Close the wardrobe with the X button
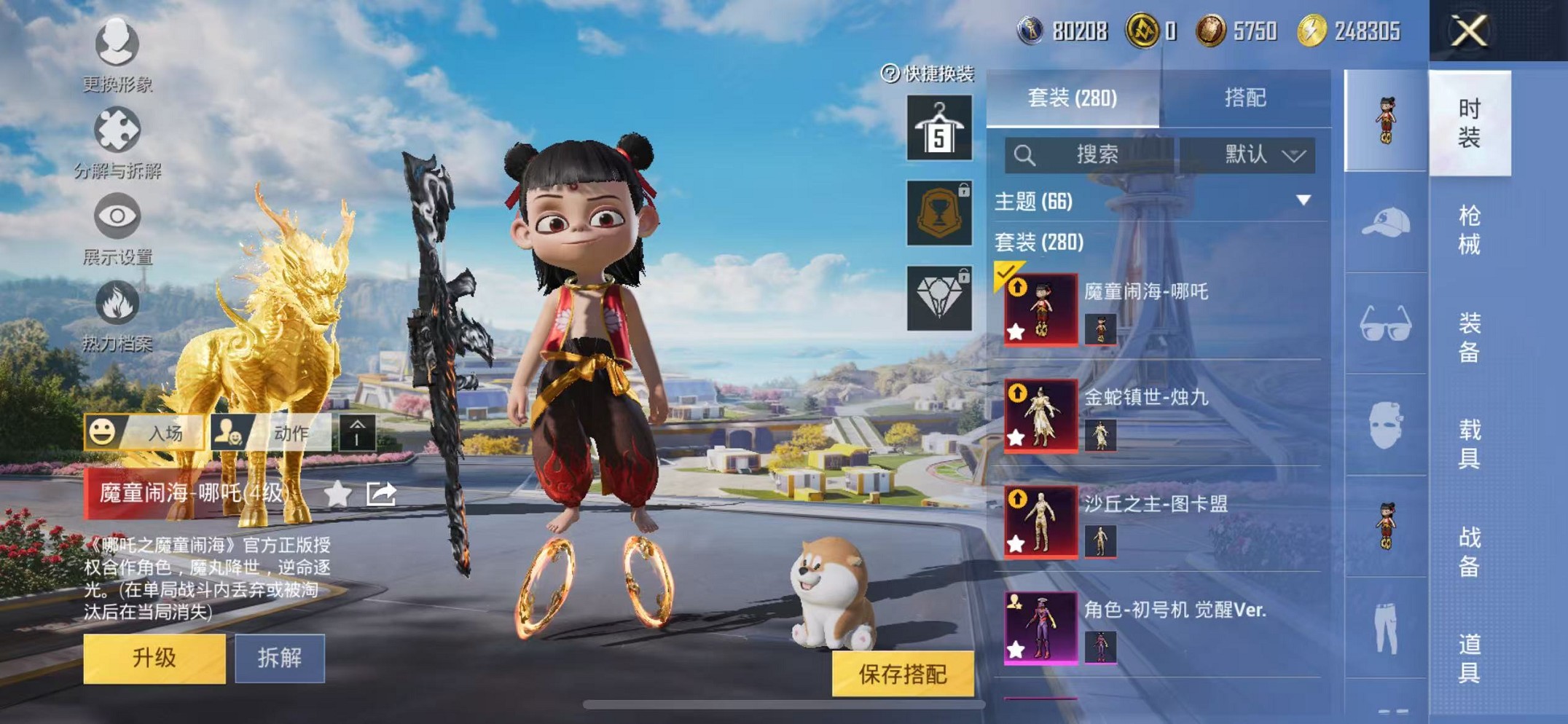1568x724 pixels. (1468, 31)
